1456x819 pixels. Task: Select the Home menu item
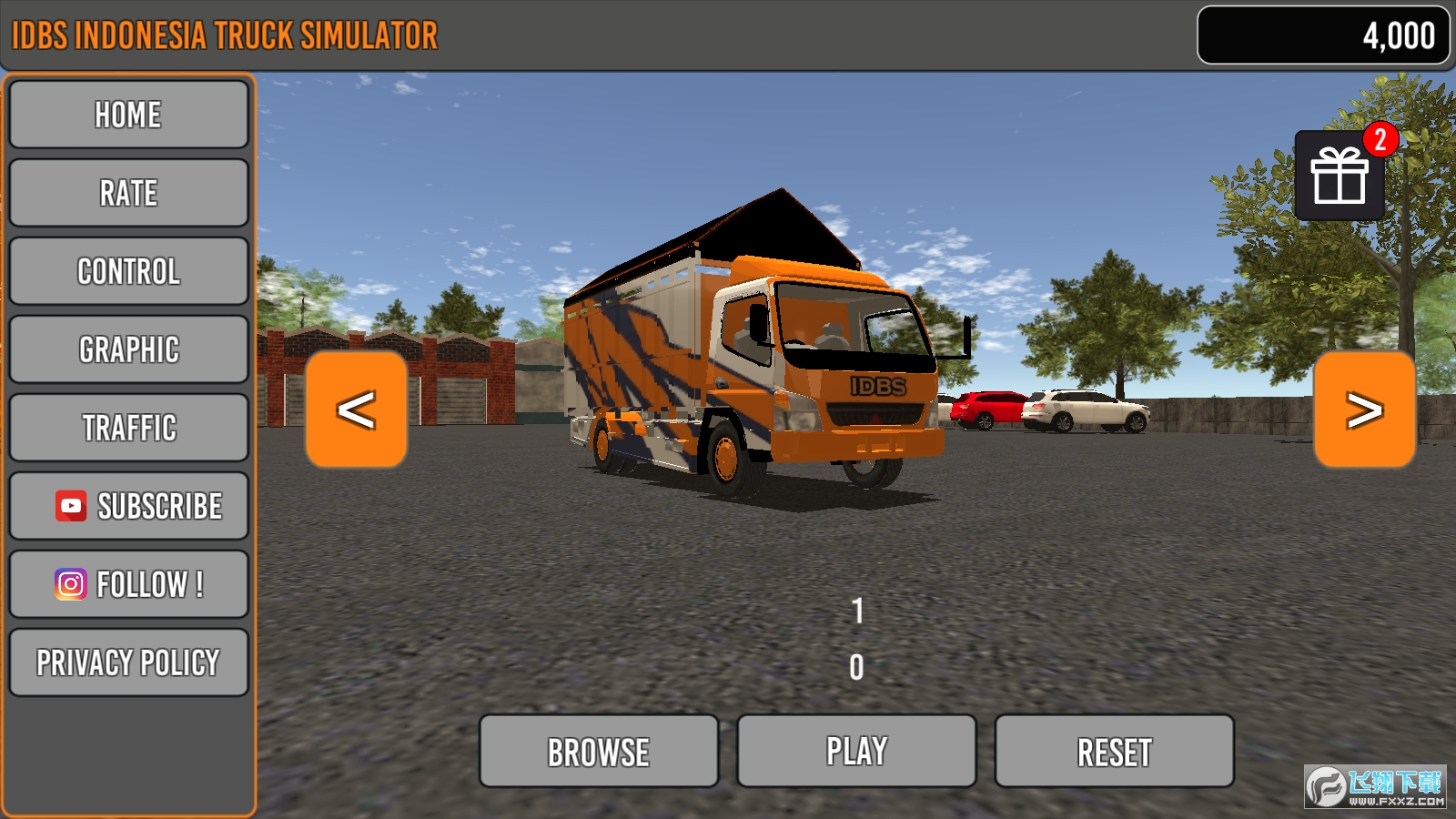(x=128, y=114)
